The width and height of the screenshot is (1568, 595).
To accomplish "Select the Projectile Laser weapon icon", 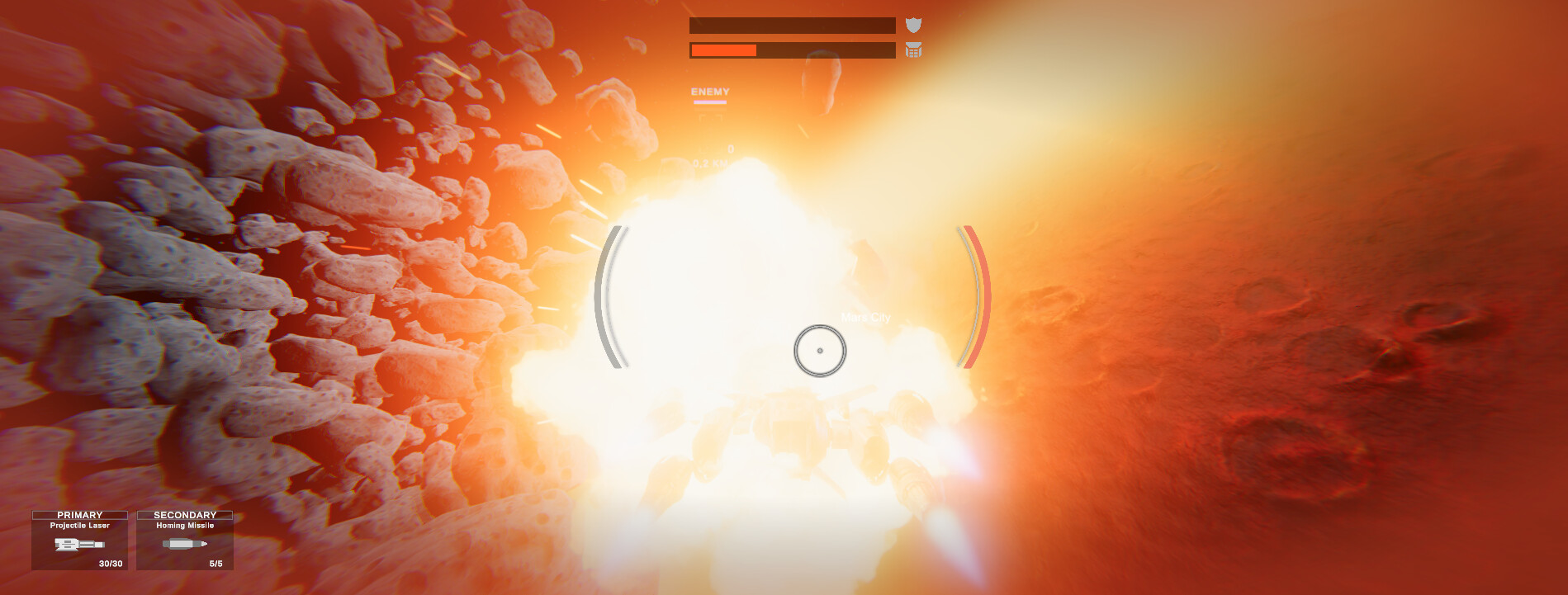I will [80, 545].
